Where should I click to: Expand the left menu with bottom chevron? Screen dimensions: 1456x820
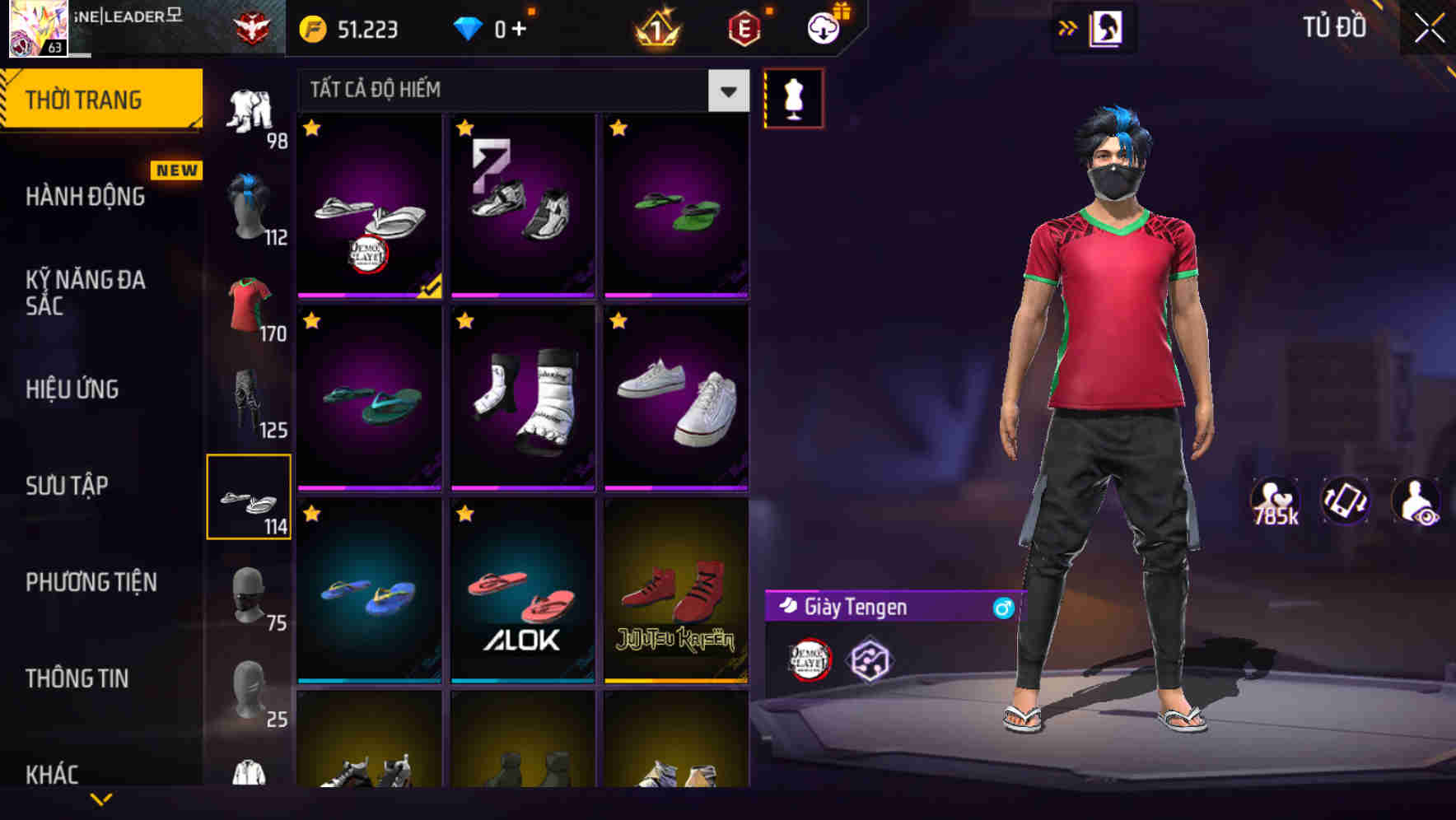pyautogui.click(x=101, y=797)
